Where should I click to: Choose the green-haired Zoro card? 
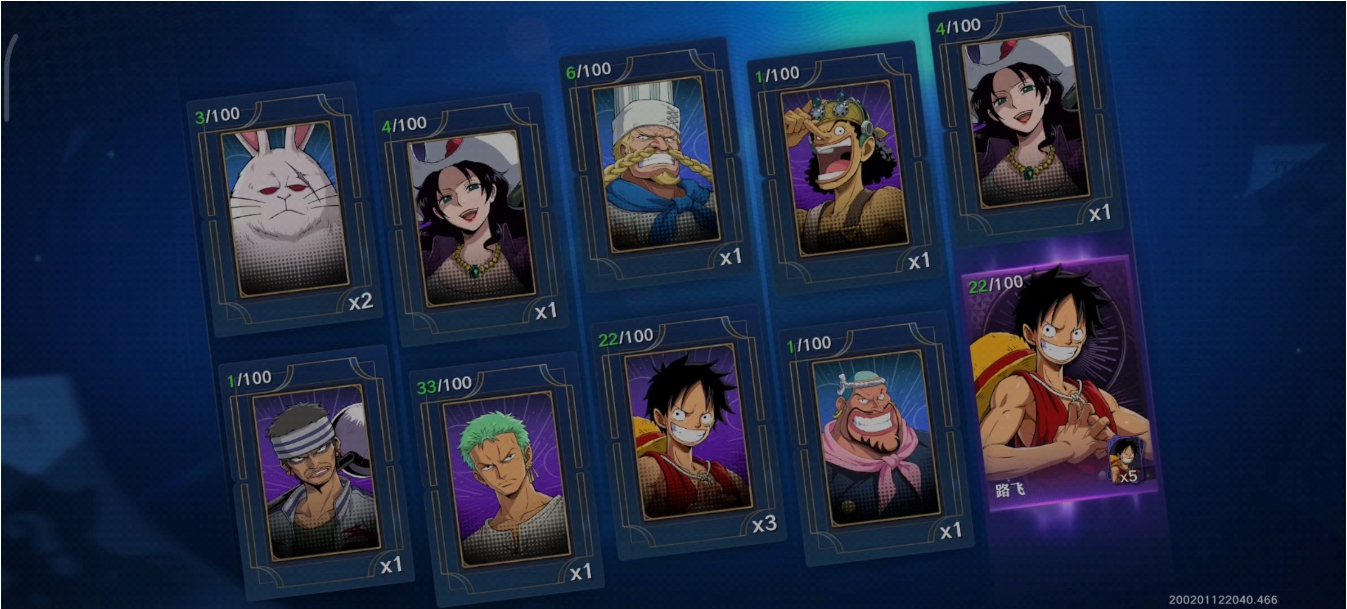(x=505, y=477)
